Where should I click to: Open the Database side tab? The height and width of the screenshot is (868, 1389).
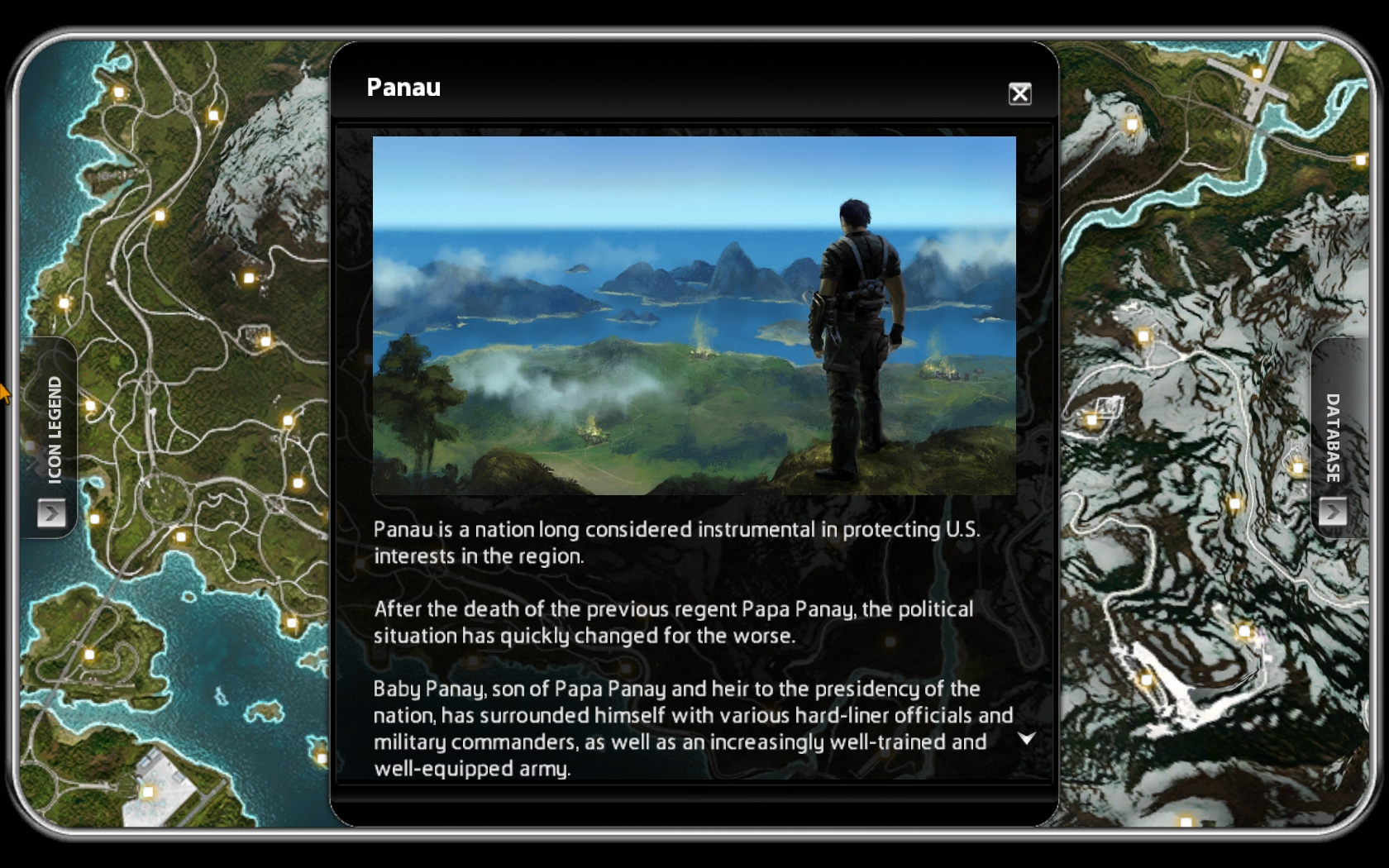pyautogui.click(x=1331, y=512)
